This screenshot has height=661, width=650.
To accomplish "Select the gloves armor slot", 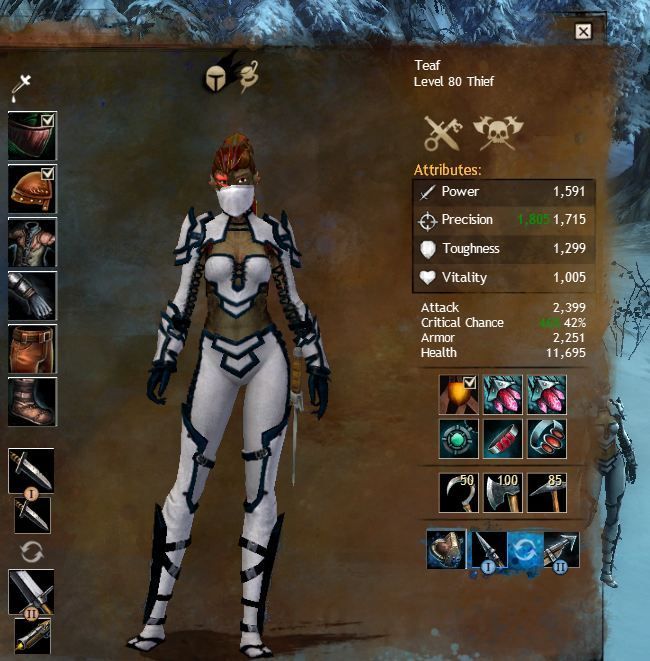I will [32, 295].
